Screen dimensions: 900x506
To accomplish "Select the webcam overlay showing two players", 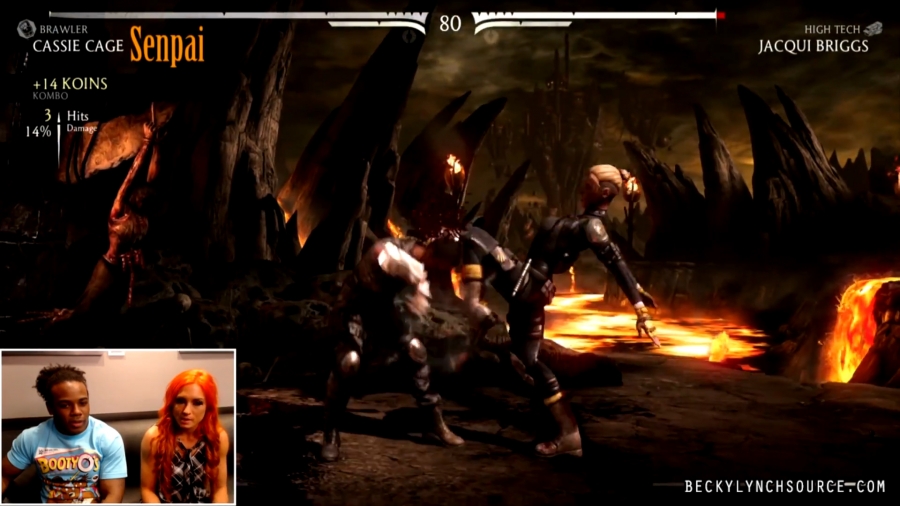I will 118,426.
